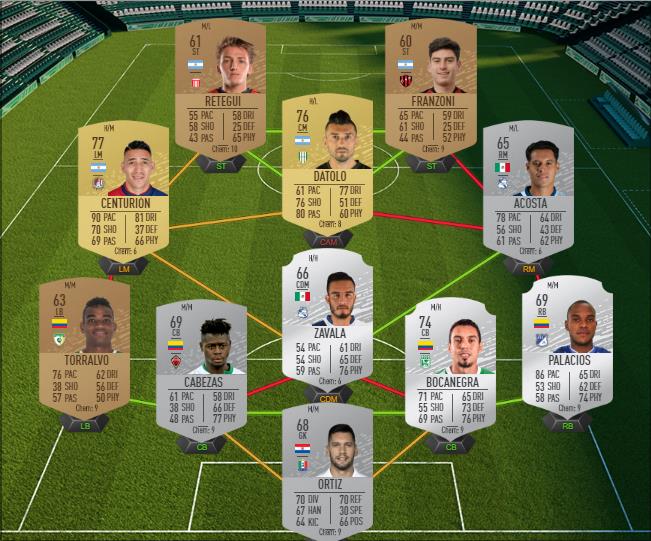The width and height of the screenshot is (651, 541).
Task: Select the Zavala CDM card
Action: coord(327,318)
